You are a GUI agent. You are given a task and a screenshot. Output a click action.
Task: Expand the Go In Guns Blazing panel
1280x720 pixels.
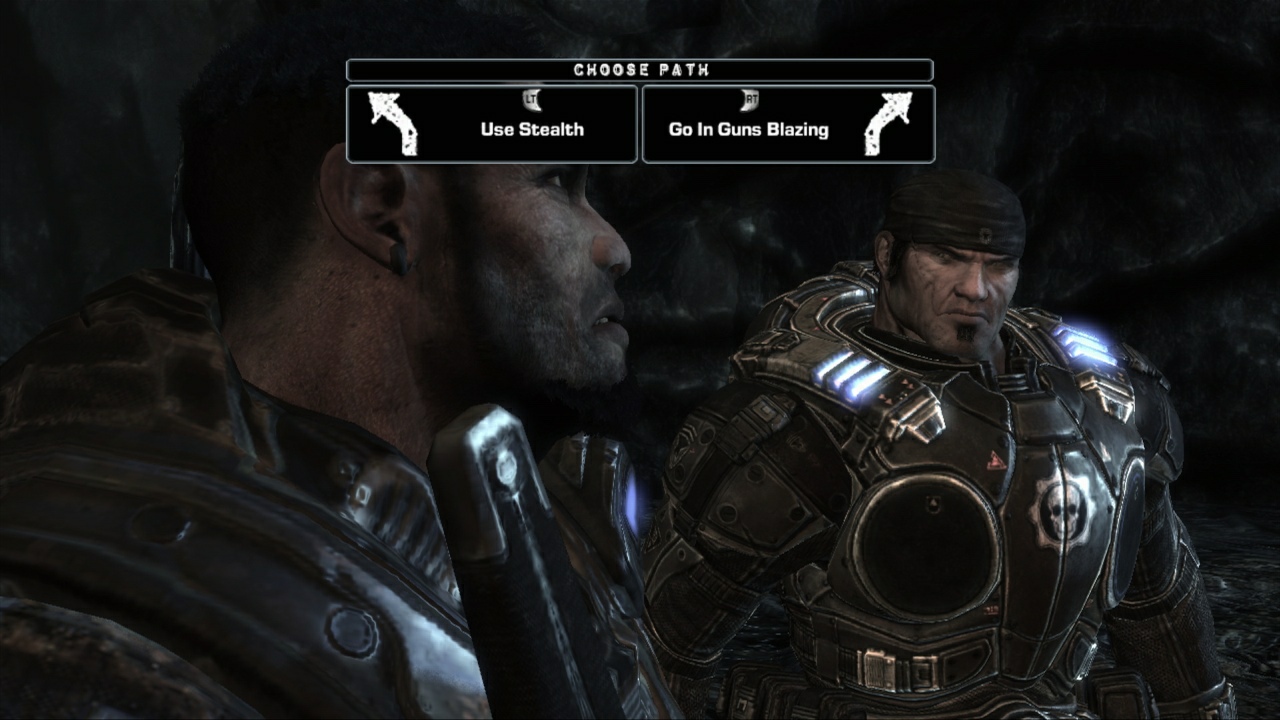[x=789, y=125]
